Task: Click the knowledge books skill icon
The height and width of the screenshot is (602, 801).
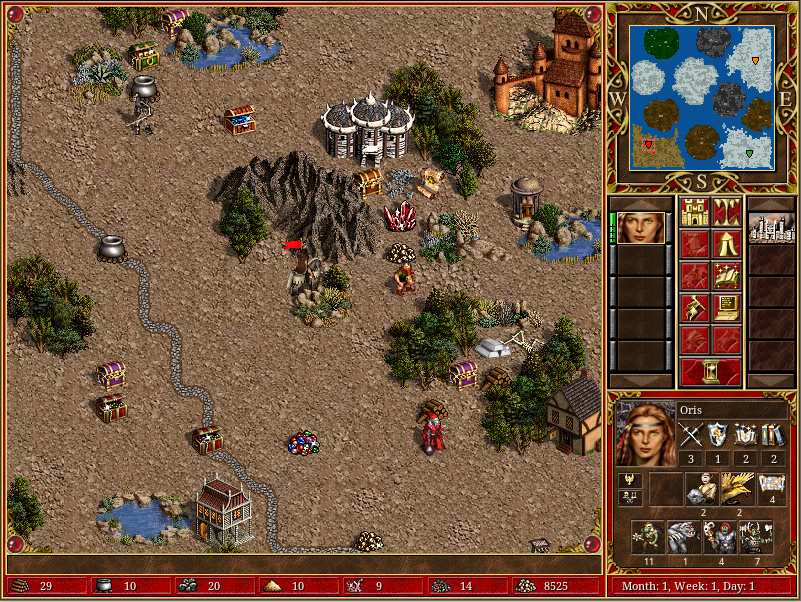Action: tap(772, 434)
